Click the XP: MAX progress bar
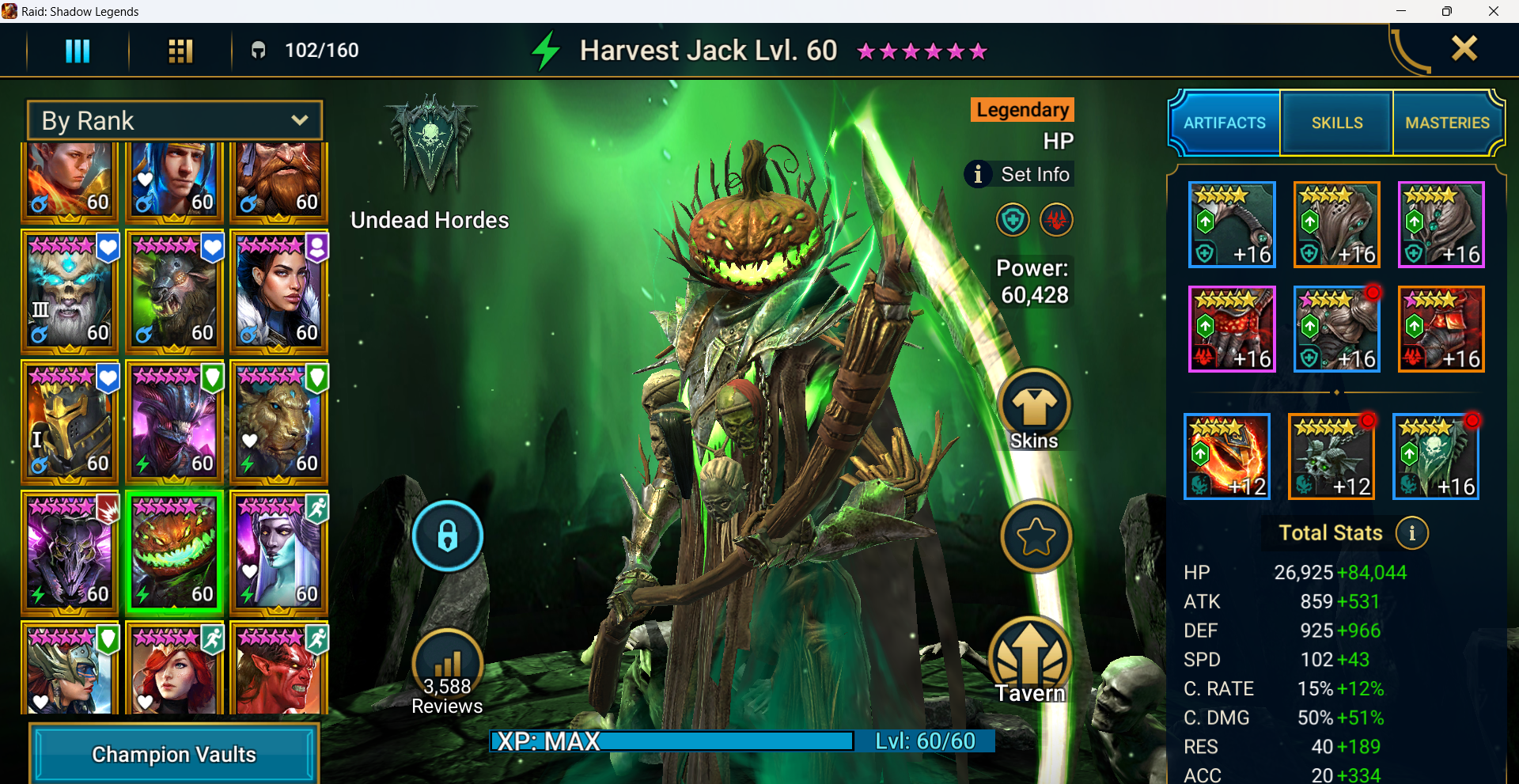This screenshot has width=1519, height=784. pyautogui.click(x=671, y=741)
